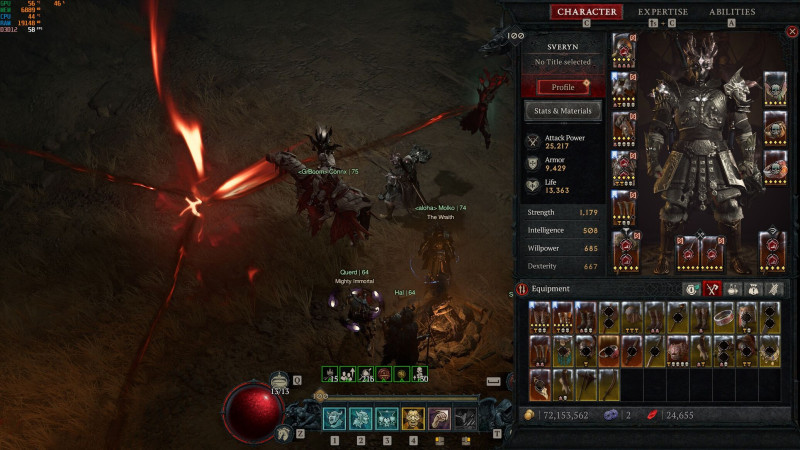The width and height of the screenshot is (800, 450).
Task: Switch inventory to the Equipment weapons tab
Action: (713, 289)
